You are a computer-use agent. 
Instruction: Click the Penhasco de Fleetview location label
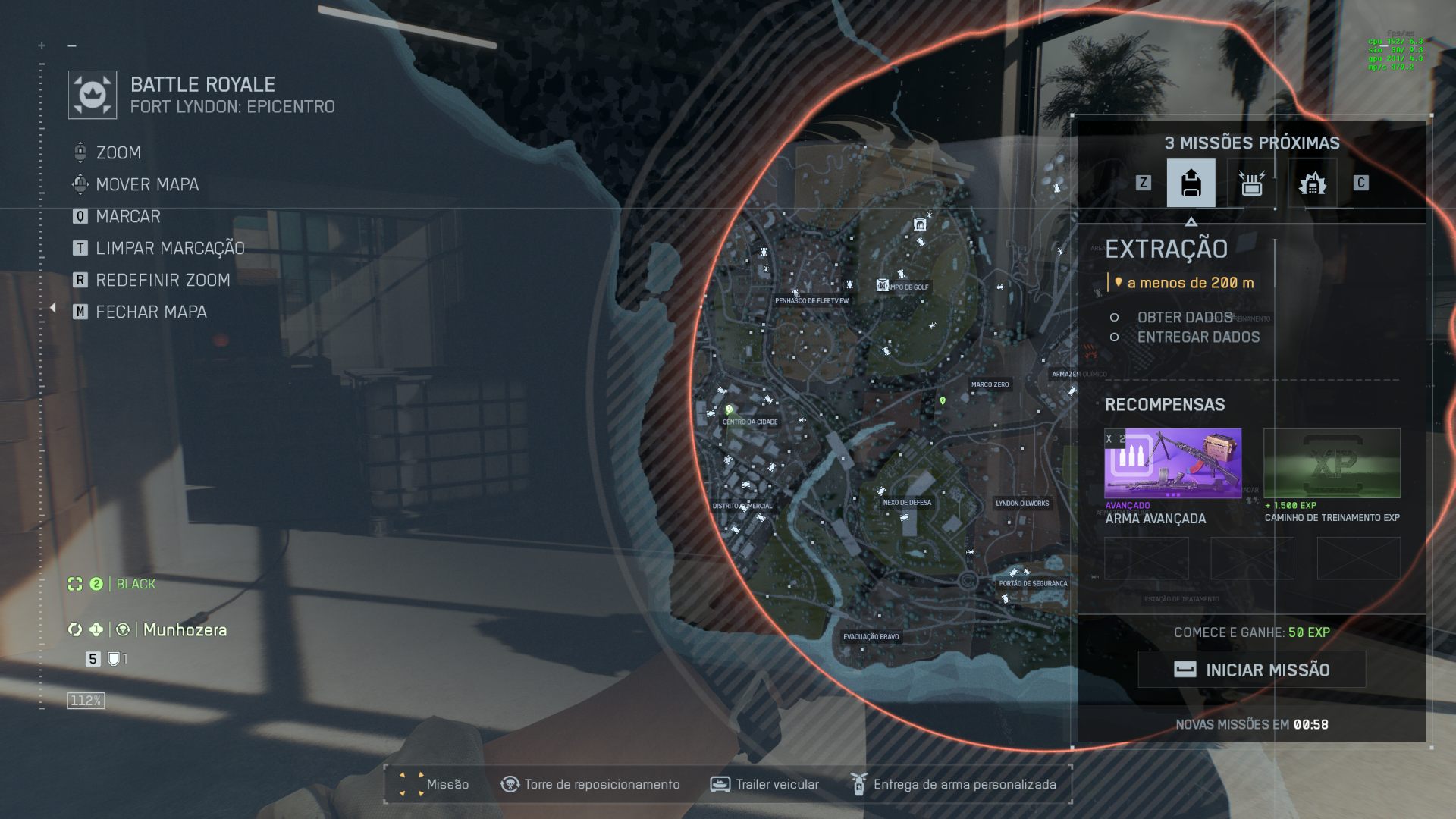tap(811, 300)
